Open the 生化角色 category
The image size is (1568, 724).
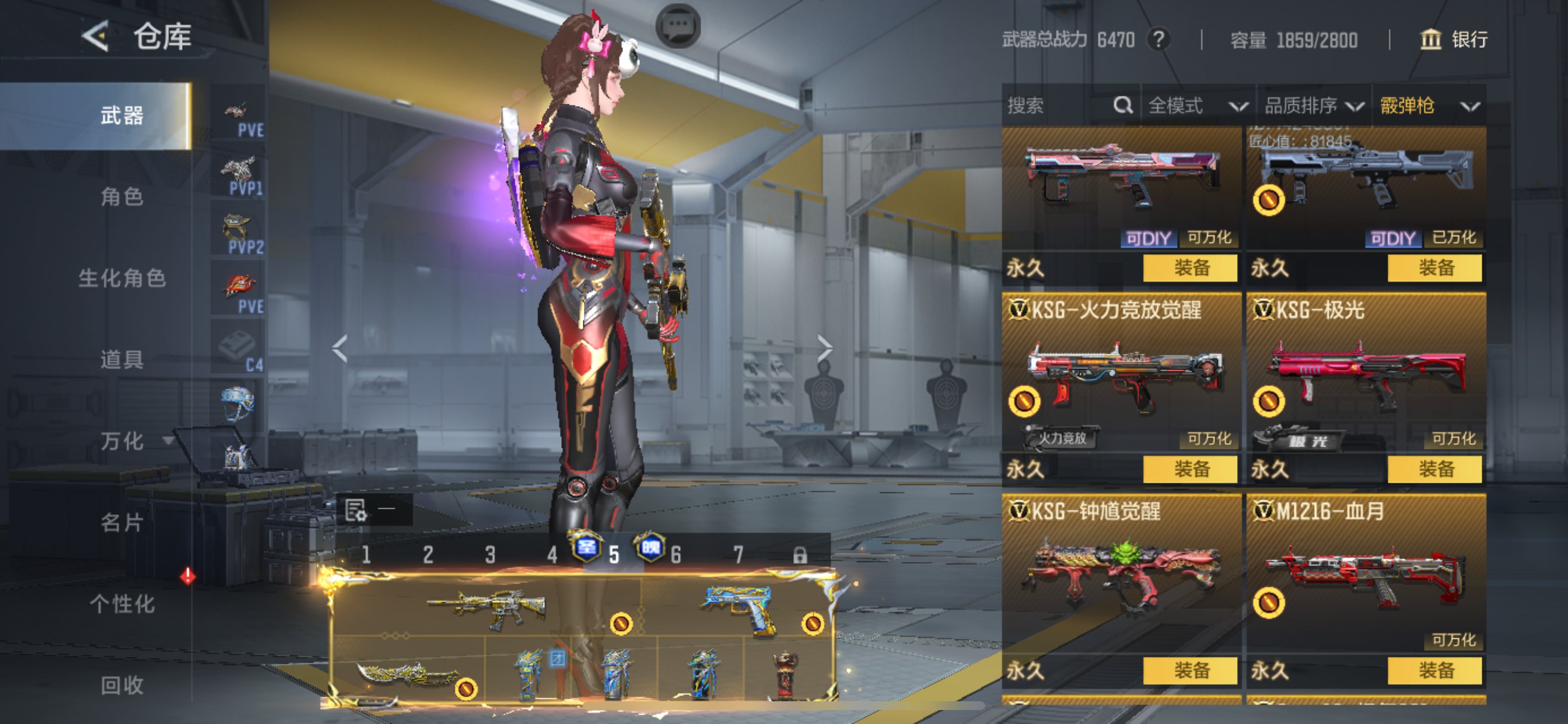[122, 278]
